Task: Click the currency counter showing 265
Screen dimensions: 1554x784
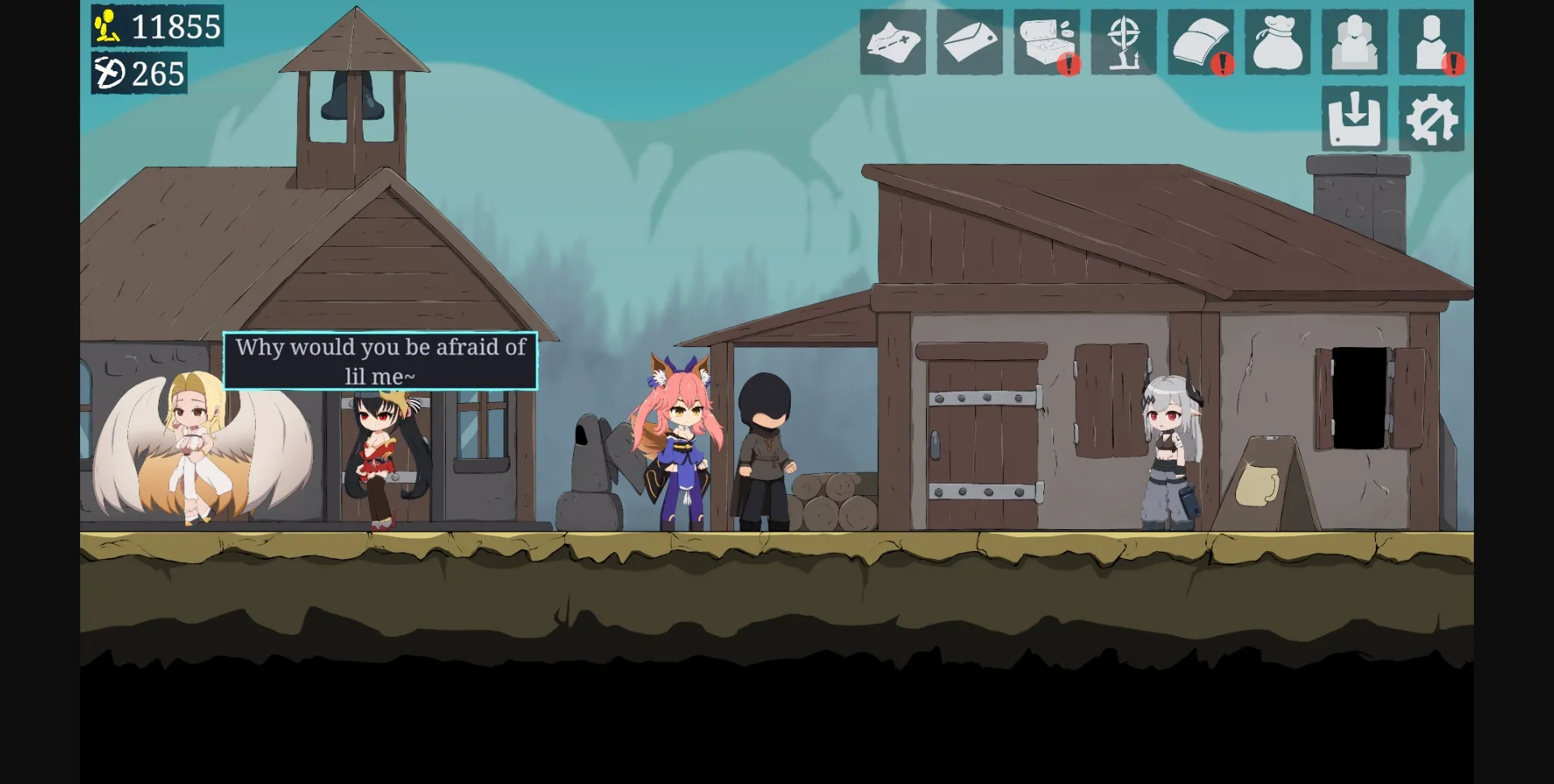Action: tap(138, 76)
